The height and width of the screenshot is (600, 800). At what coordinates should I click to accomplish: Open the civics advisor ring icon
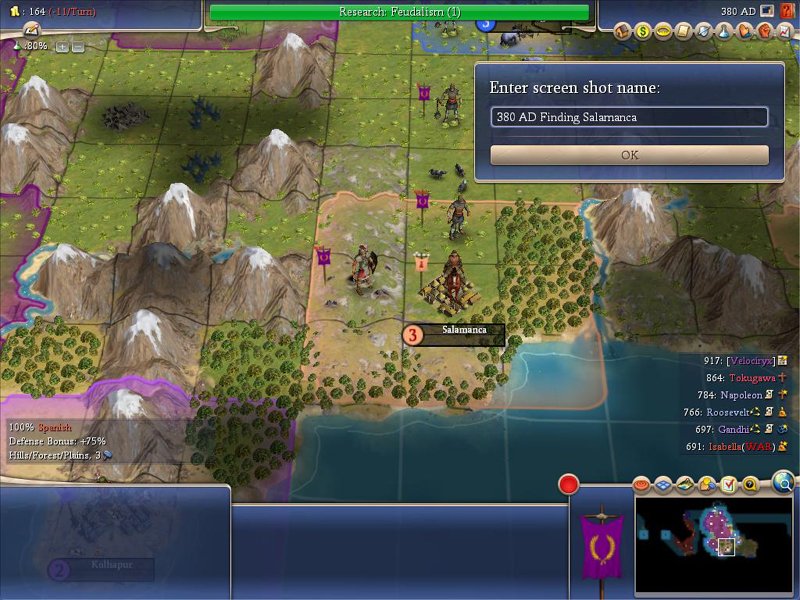click(x=663, y=32)
